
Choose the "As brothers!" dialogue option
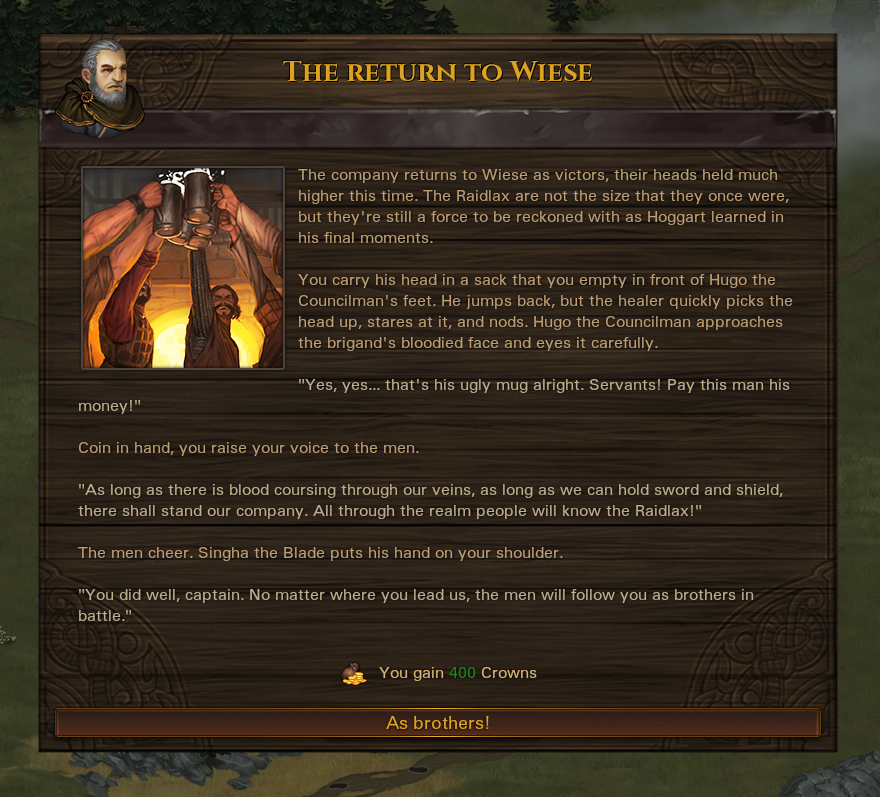pos(438,722)
